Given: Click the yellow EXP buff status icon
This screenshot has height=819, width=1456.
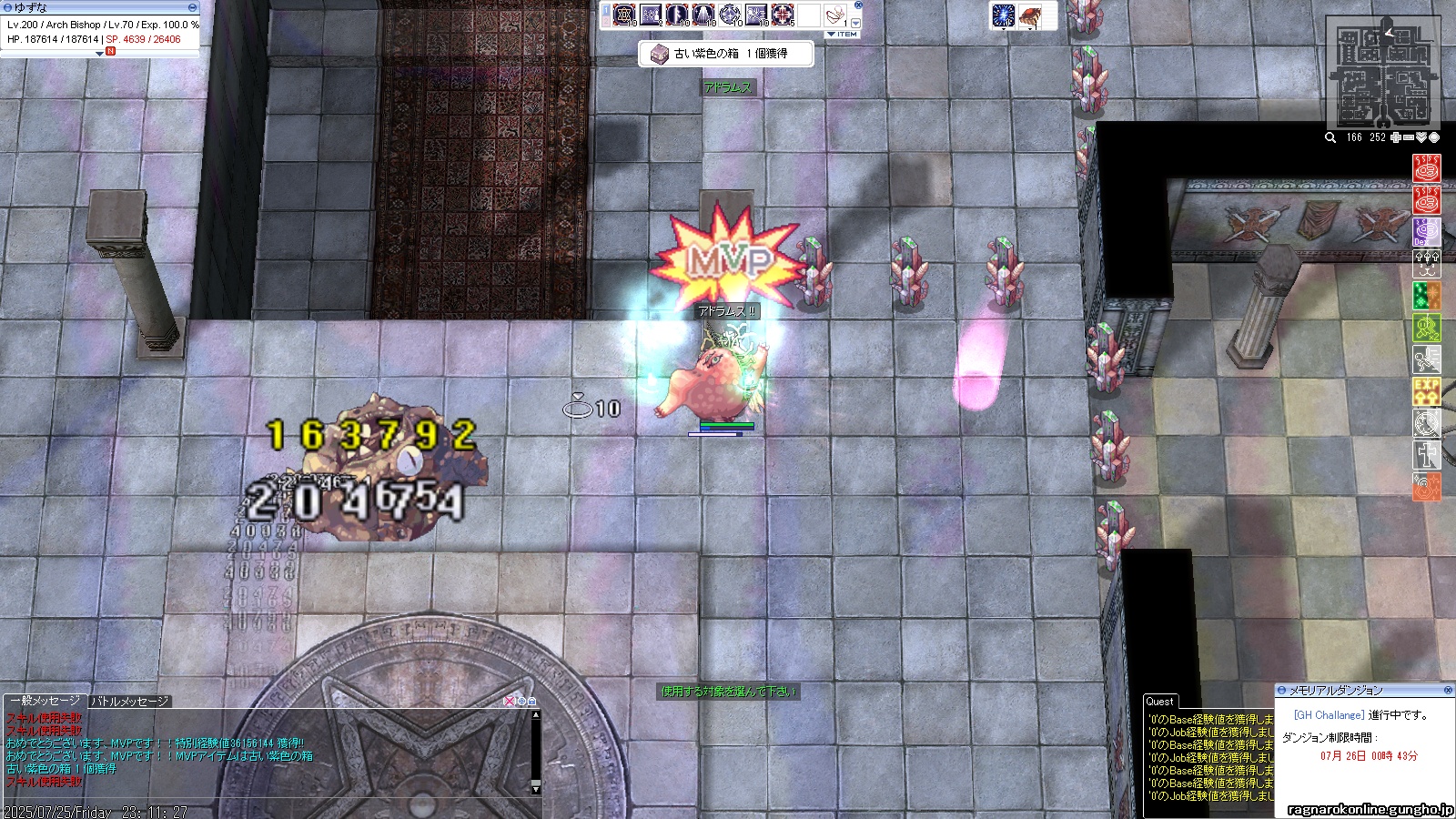Looking at the screenshot, I should coord(1426,391).
